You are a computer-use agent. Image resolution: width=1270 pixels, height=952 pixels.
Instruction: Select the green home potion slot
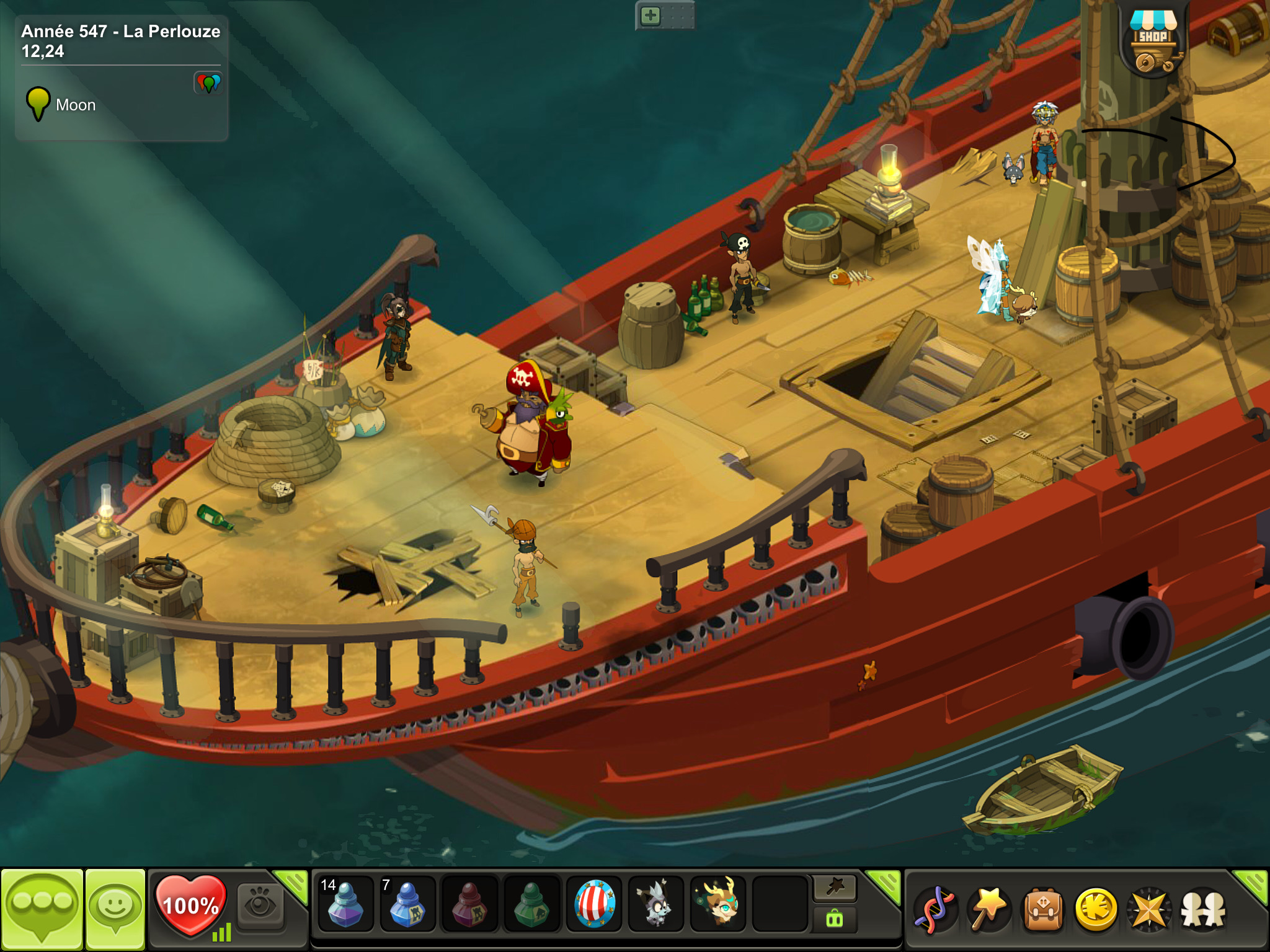531,904
